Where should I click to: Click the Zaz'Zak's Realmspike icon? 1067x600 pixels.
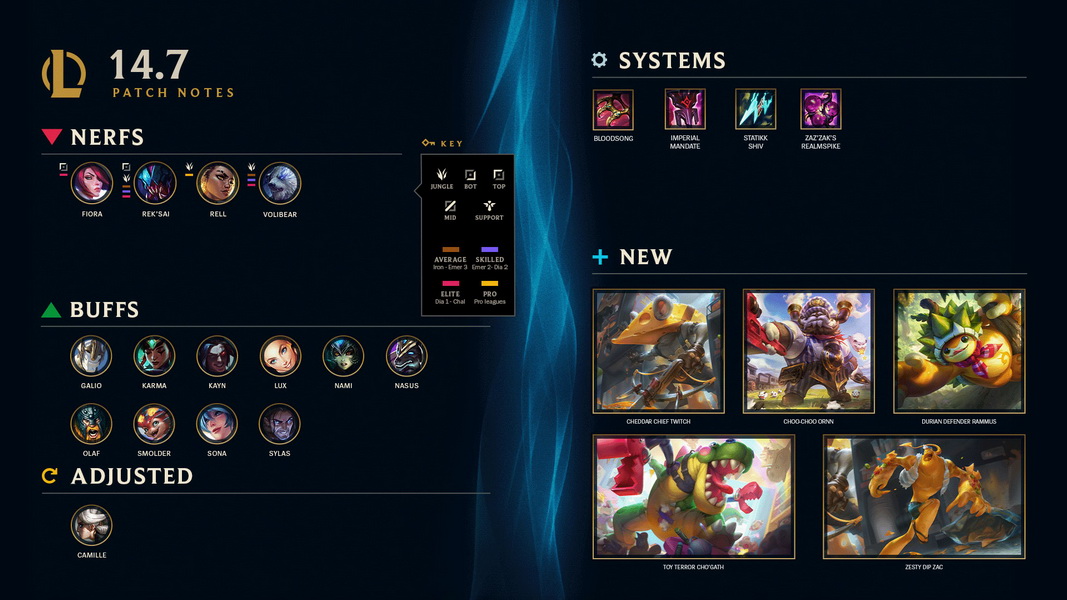pyautogui.click(x=821, y=110)
